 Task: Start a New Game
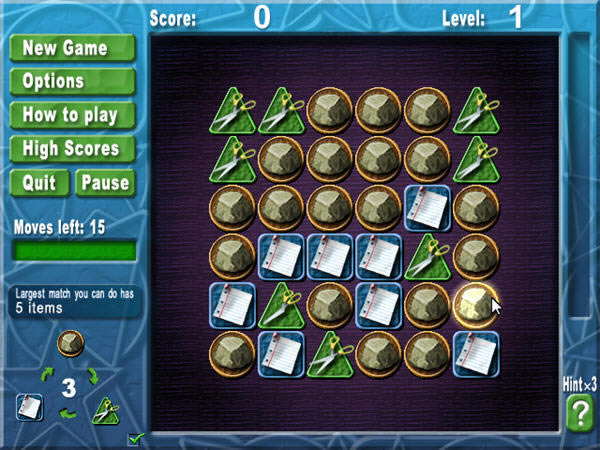tap(72, 48)
